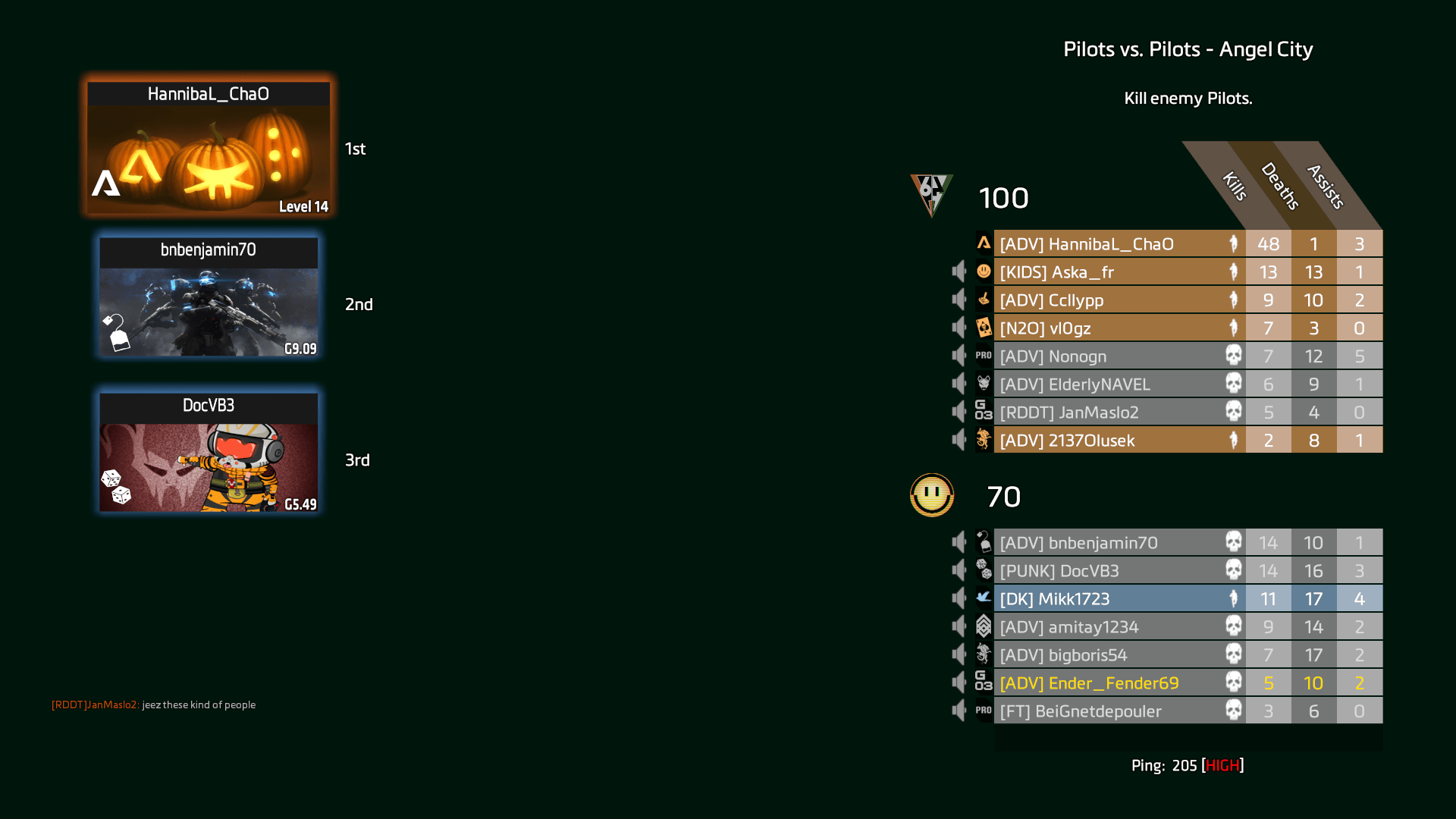Click the PRO badge next to Nonogn
Screen dimensions: 1456x819
click(984, 356)
